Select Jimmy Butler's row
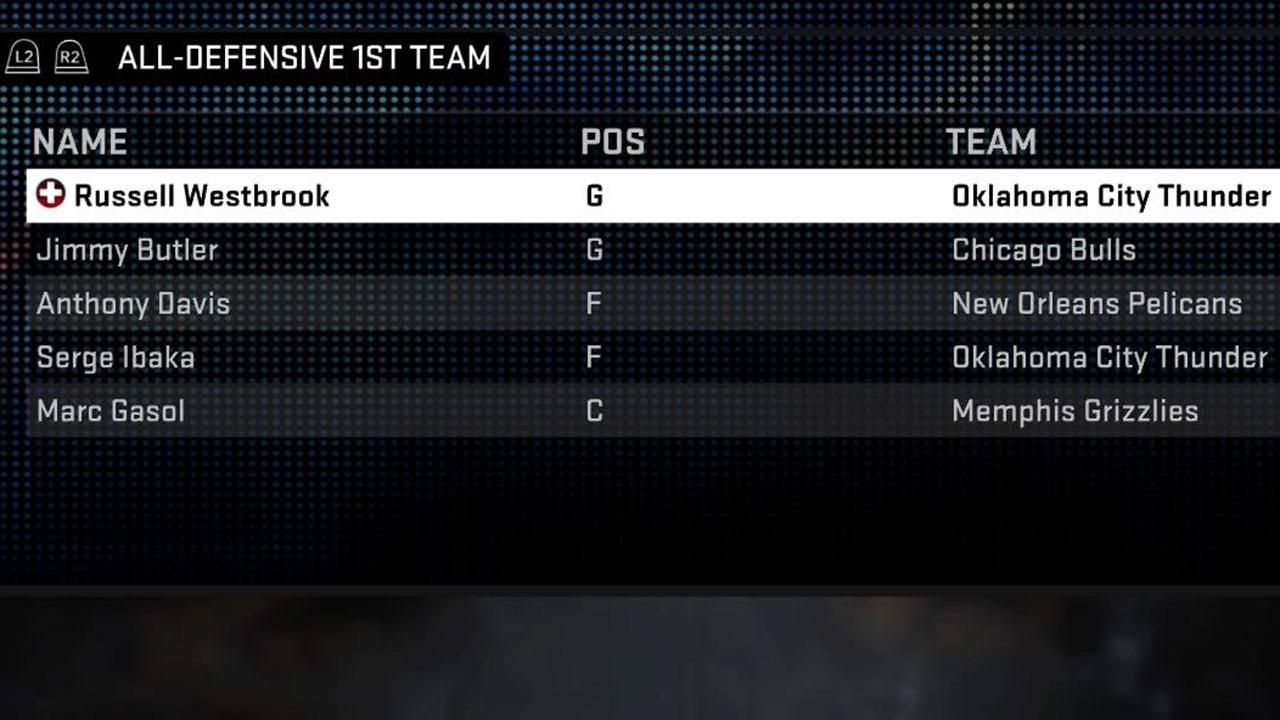This screenshot has width=1280, height=720. coord(126,250)
